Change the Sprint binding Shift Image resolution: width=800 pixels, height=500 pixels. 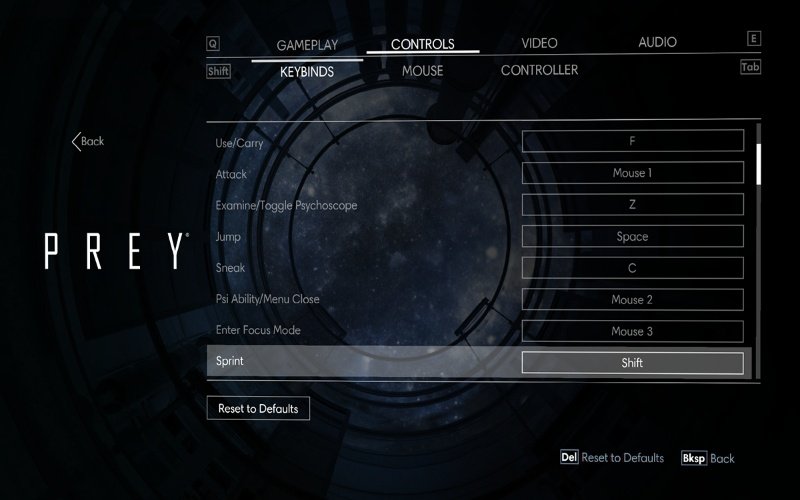632,362
